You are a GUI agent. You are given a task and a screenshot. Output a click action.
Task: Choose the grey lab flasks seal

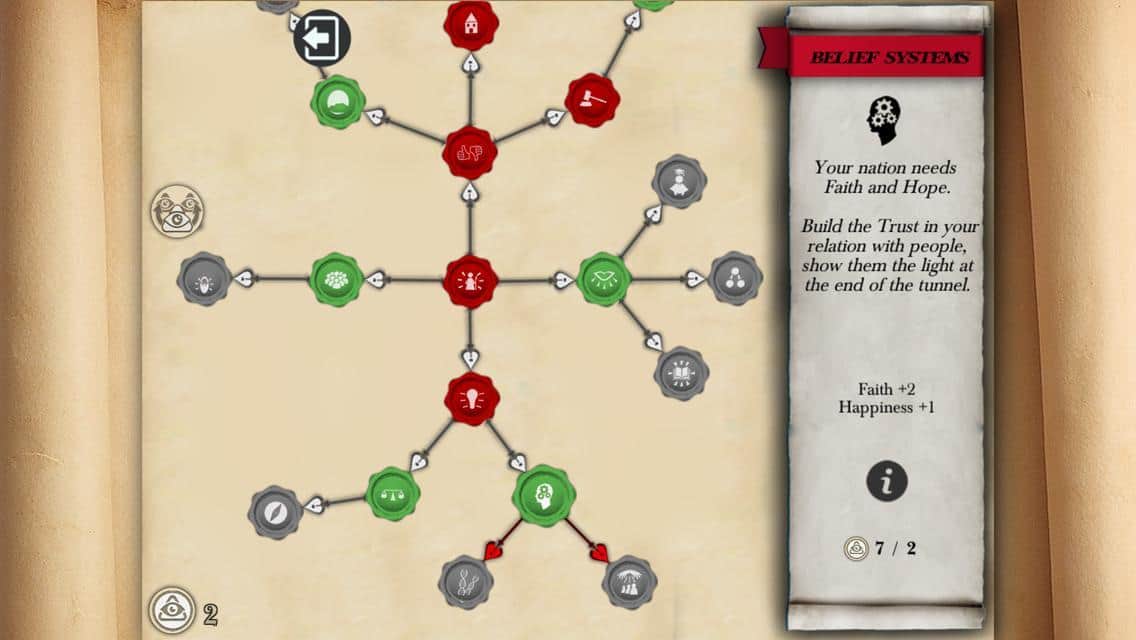point(630,582)
